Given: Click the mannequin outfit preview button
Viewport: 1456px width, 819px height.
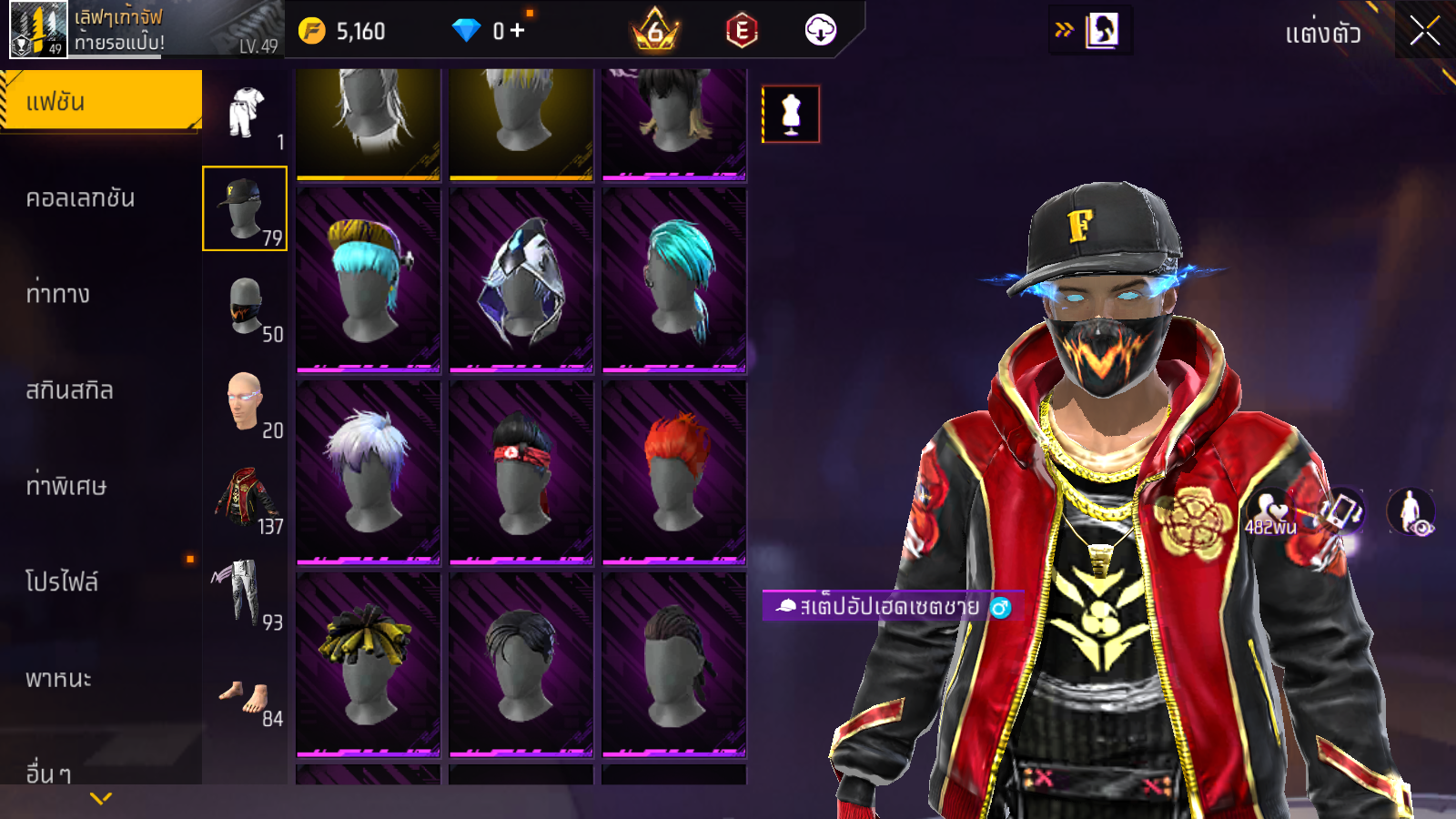Looking at the screenshot, I should pos(791,115).
